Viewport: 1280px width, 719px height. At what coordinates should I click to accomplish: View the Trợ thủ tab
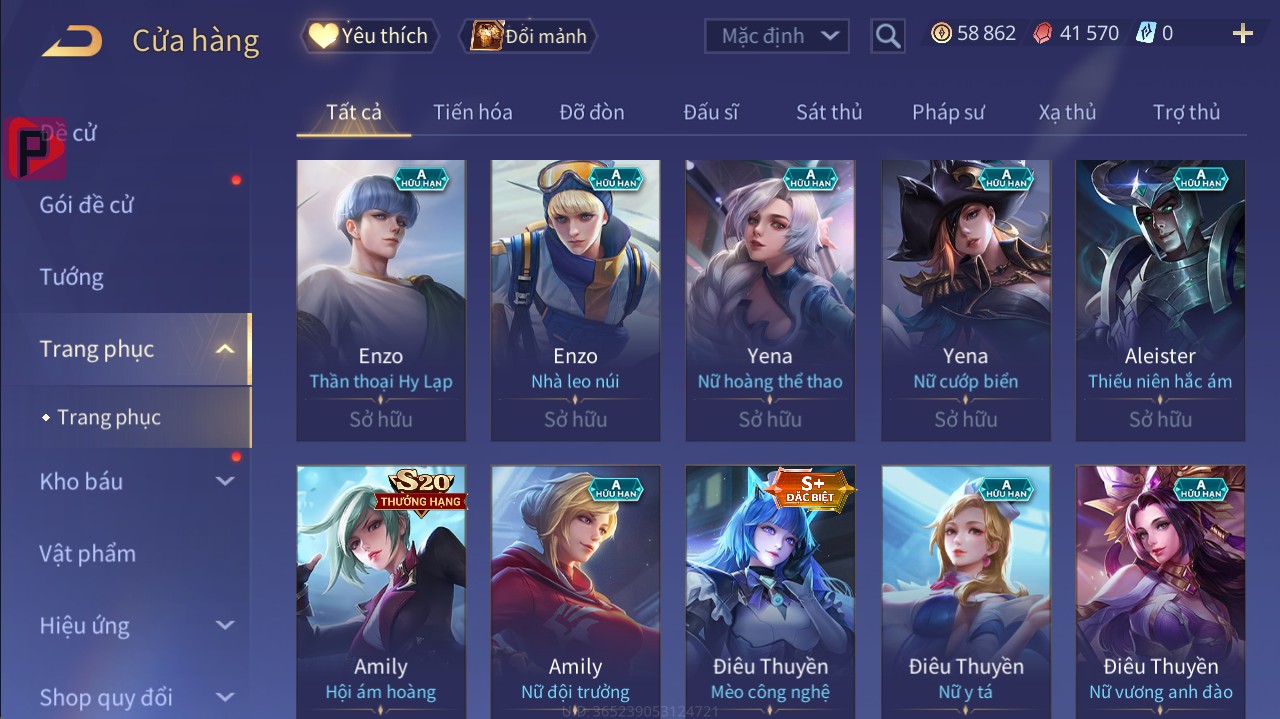(1186, 112)
